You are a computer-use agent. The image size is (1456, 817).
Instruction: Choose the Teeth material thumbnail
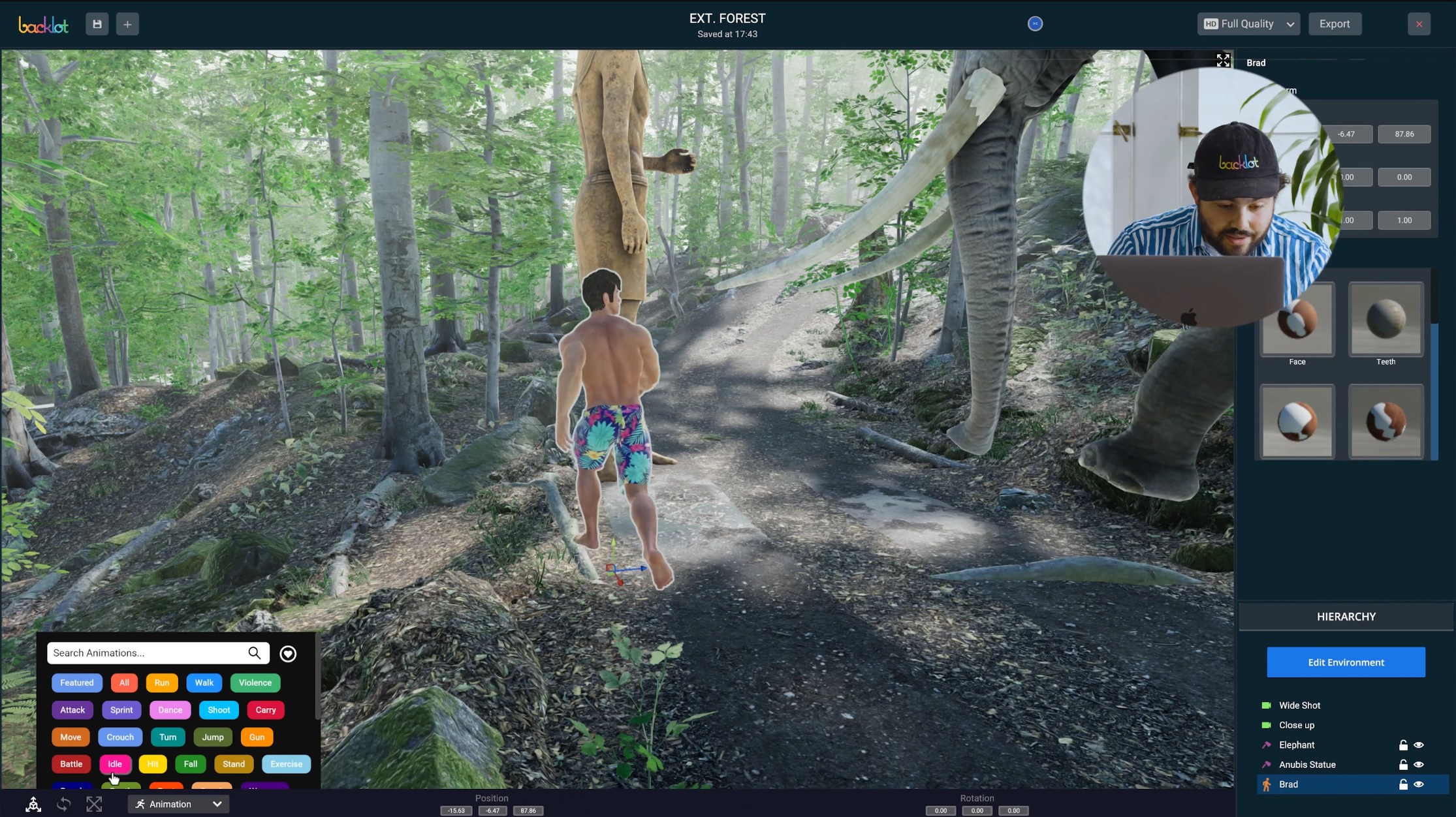1385,320
